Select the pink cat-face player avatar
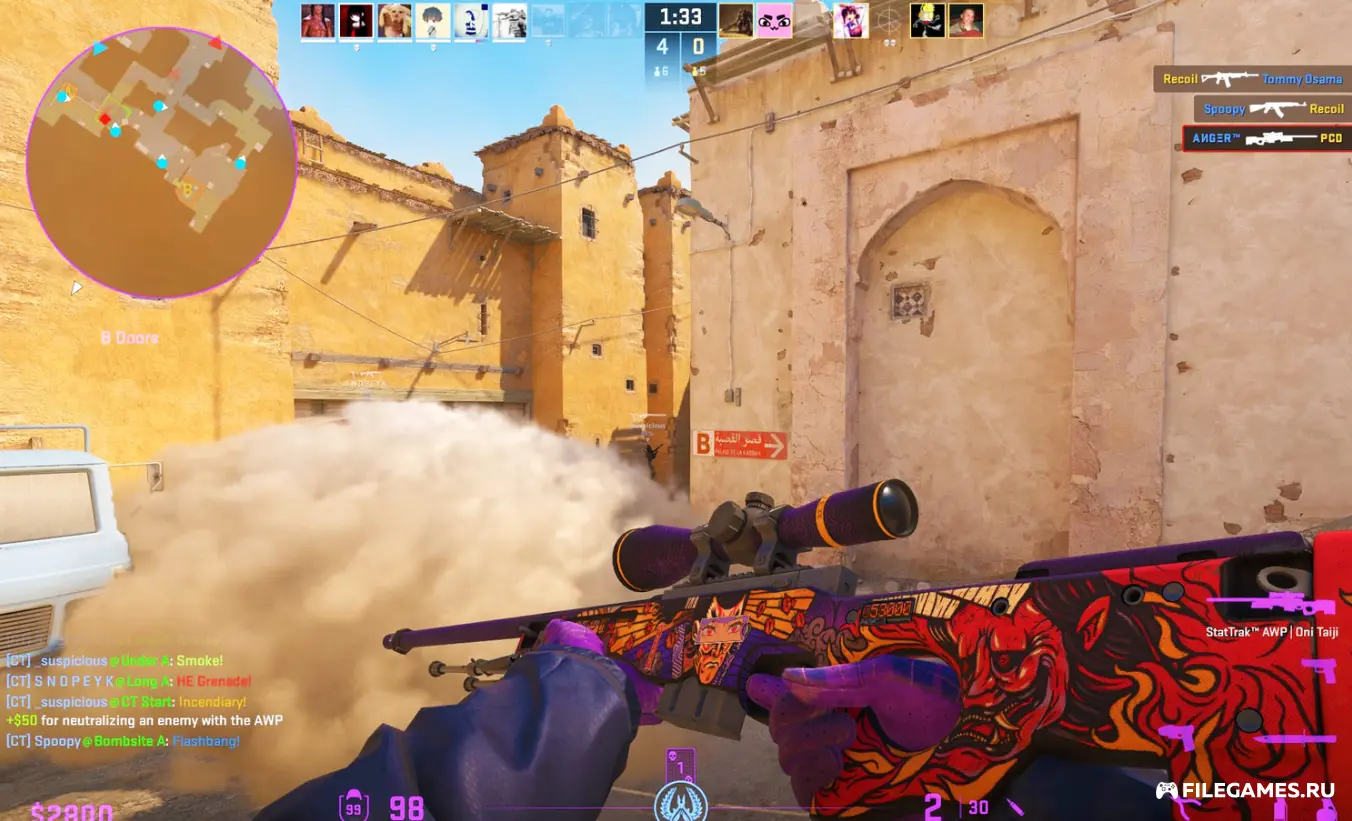Viewport: 1352px width, 821px height. pos(774,20)
